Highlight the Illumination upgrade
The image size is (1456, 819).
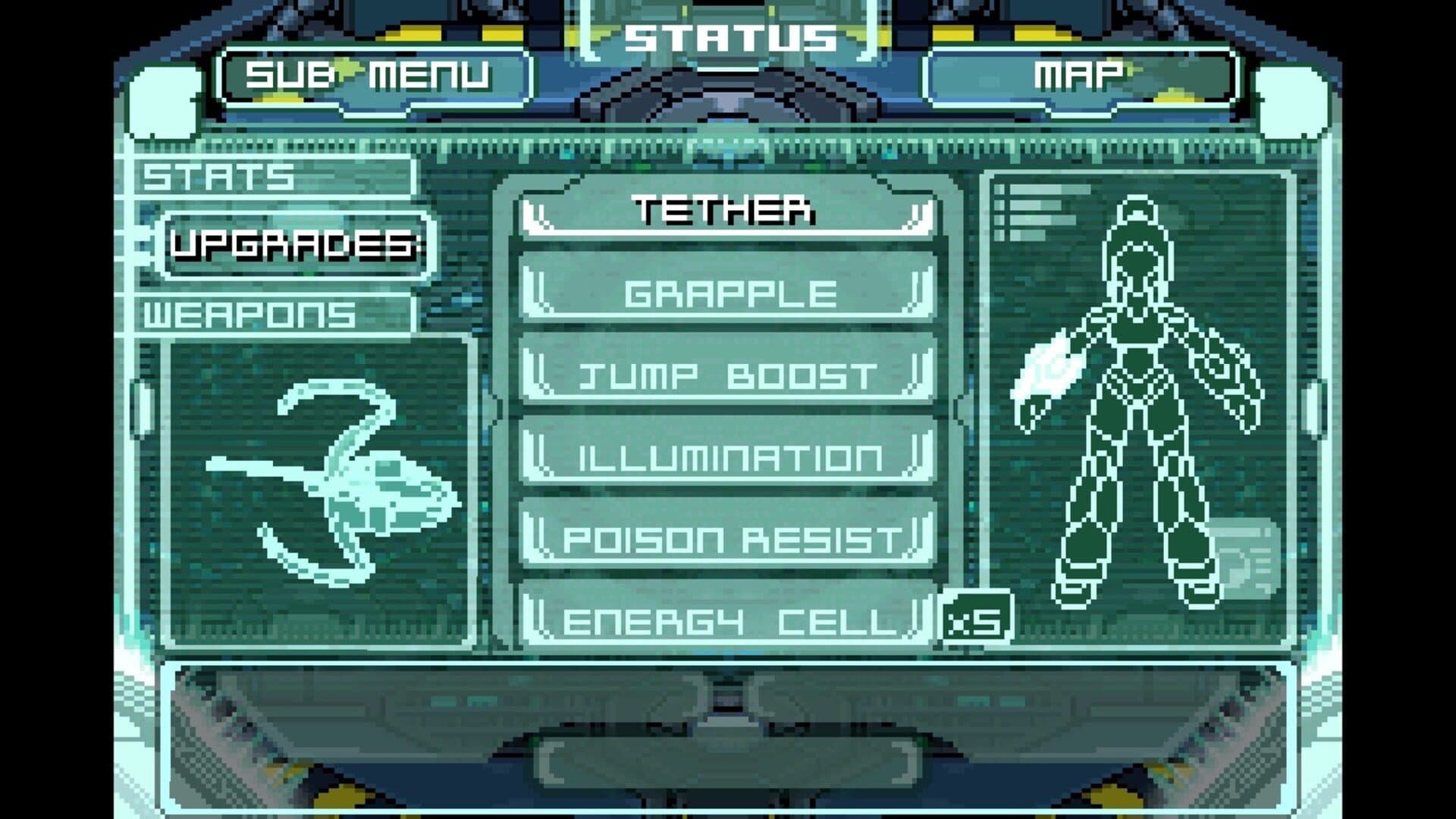click(728, 457)
